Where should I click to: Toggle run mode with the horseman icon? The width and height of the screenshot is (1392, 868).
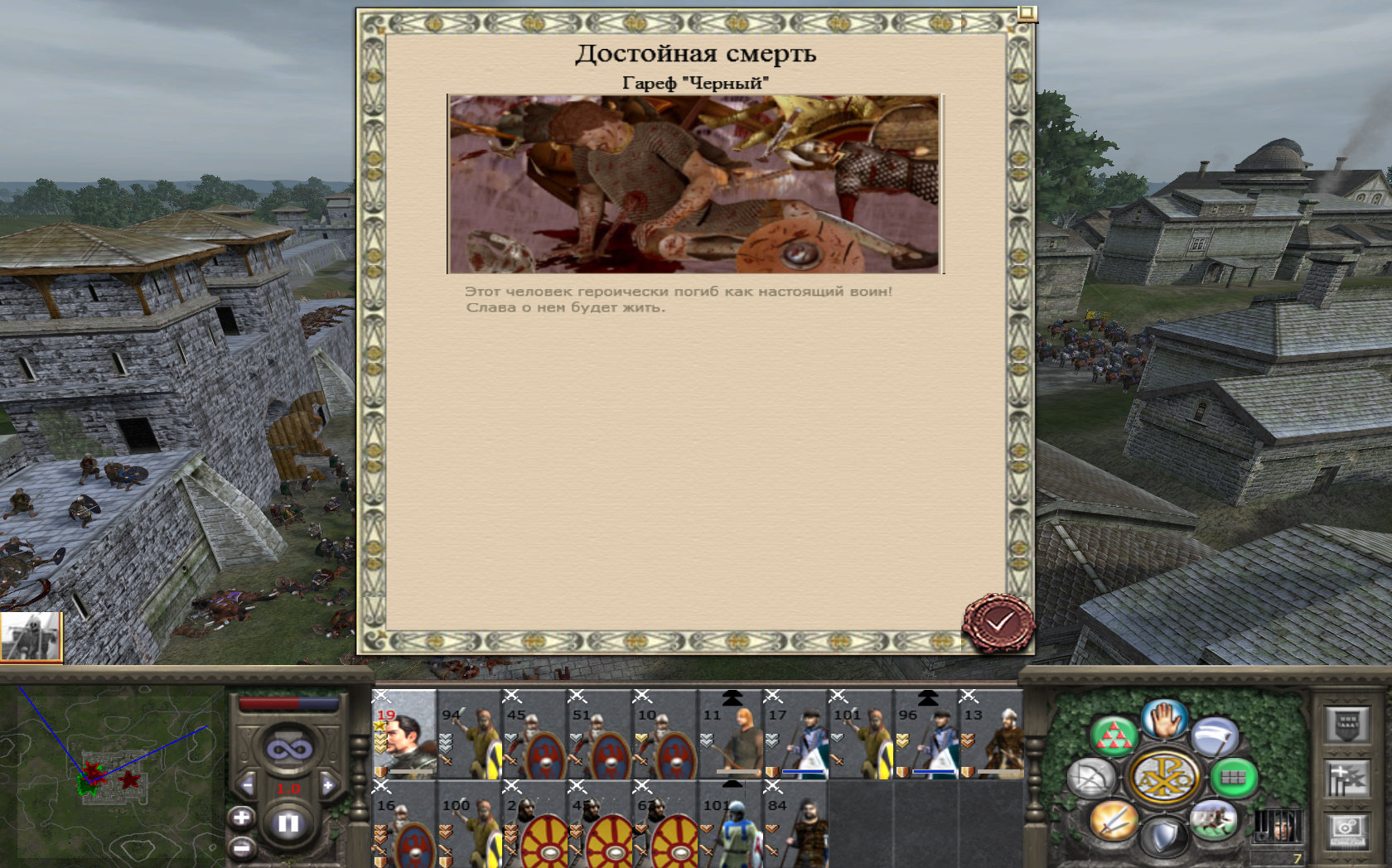[1213, 821]
